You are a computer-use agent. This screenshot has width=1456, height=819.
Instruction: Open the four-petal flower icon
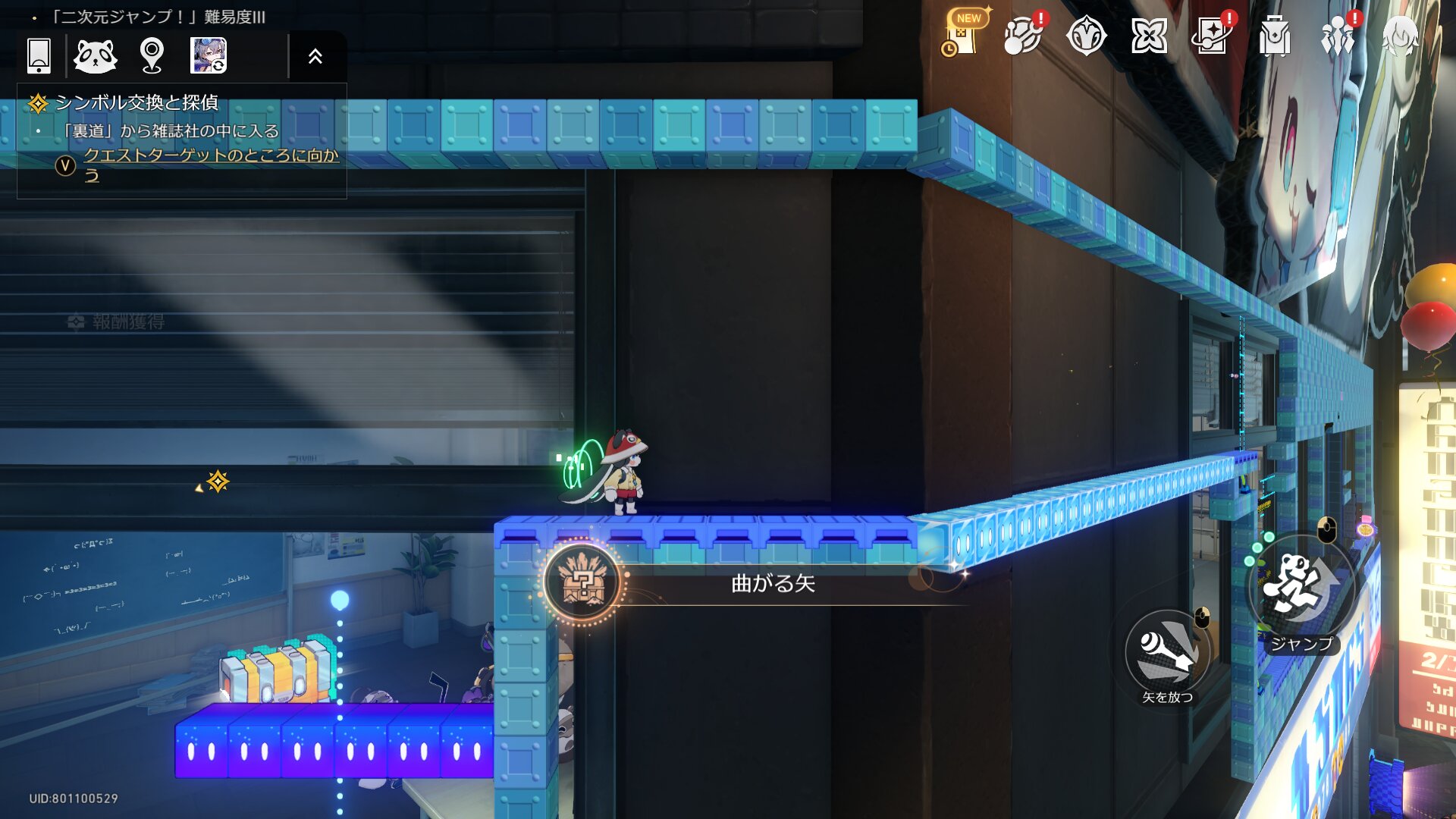point(1149,36)
